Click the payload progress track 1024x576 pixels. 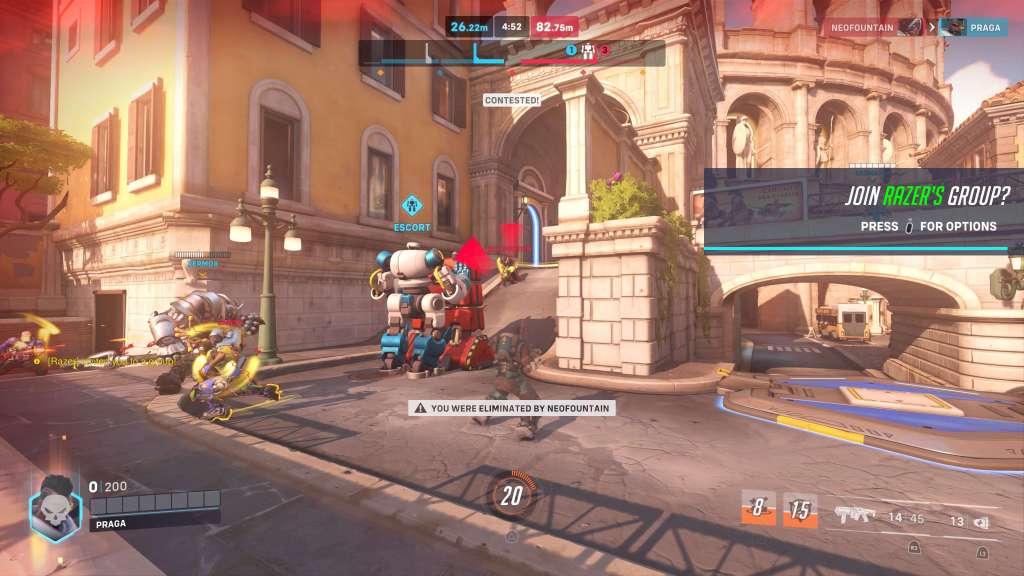tap(512, 52)
